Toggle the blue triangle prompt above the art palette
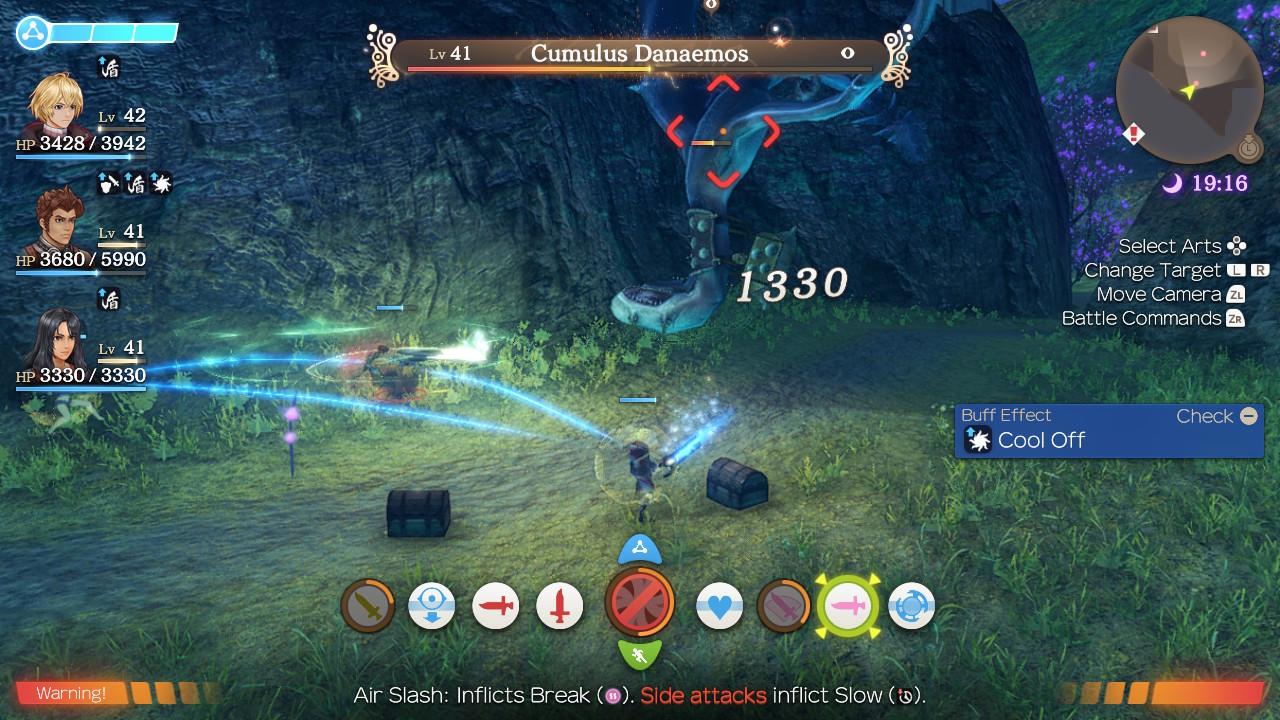1280x720 pixels. (x=640, y=548)
